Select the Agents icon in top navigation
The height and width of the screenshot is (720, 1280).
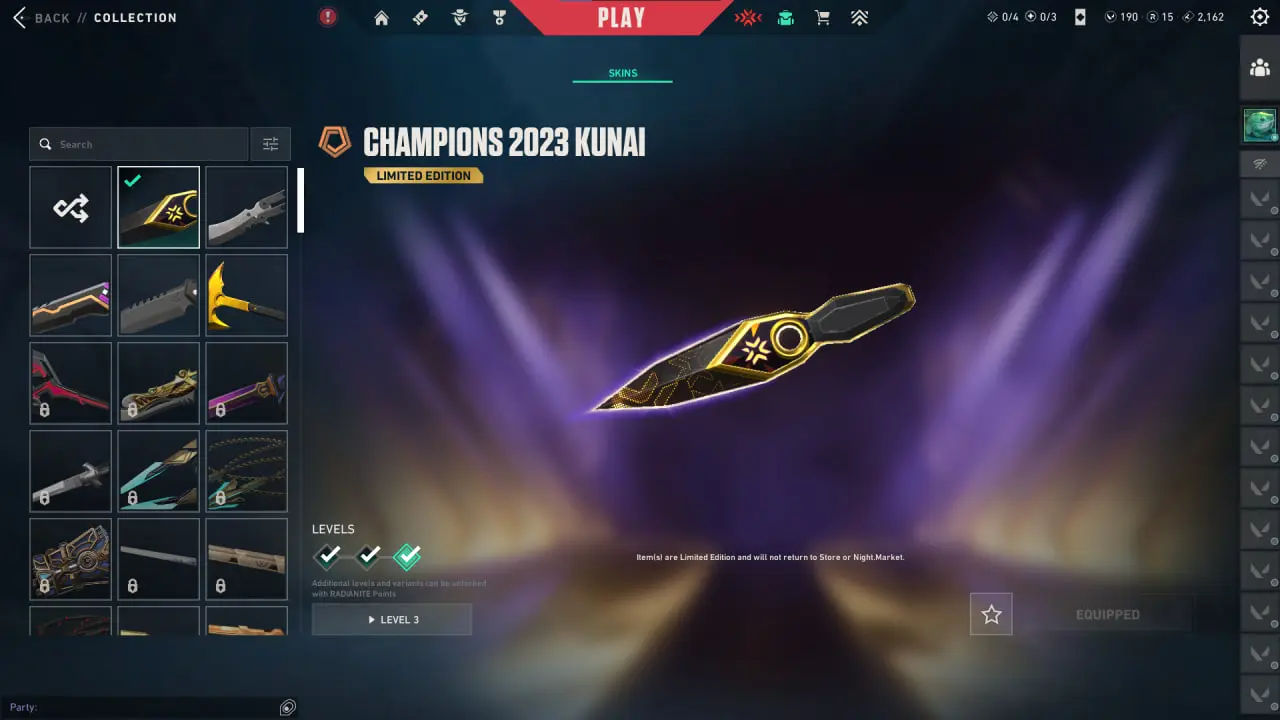460,17
